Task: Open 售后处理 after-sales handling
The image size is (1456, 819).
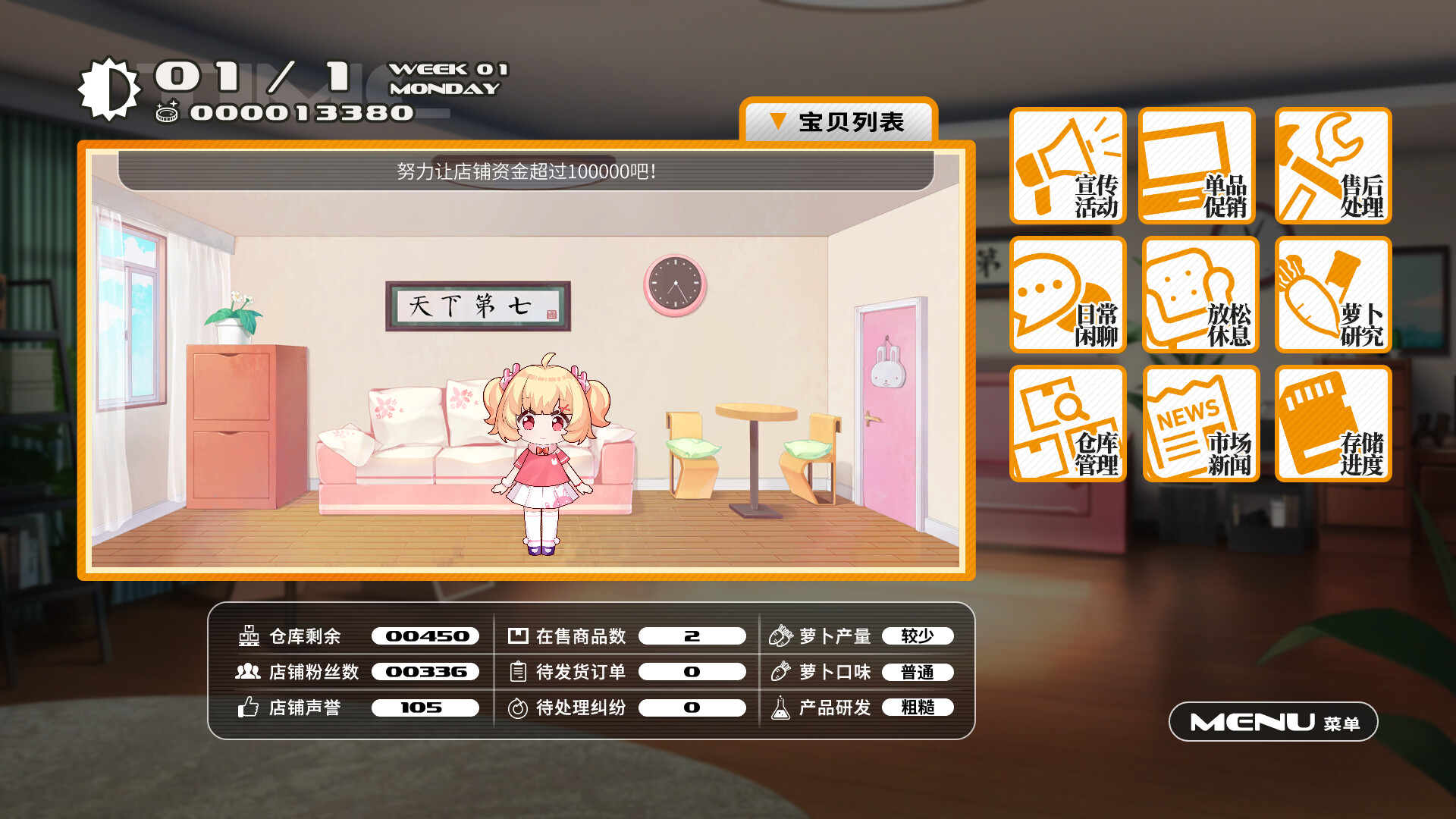Action: (1332, 167)
